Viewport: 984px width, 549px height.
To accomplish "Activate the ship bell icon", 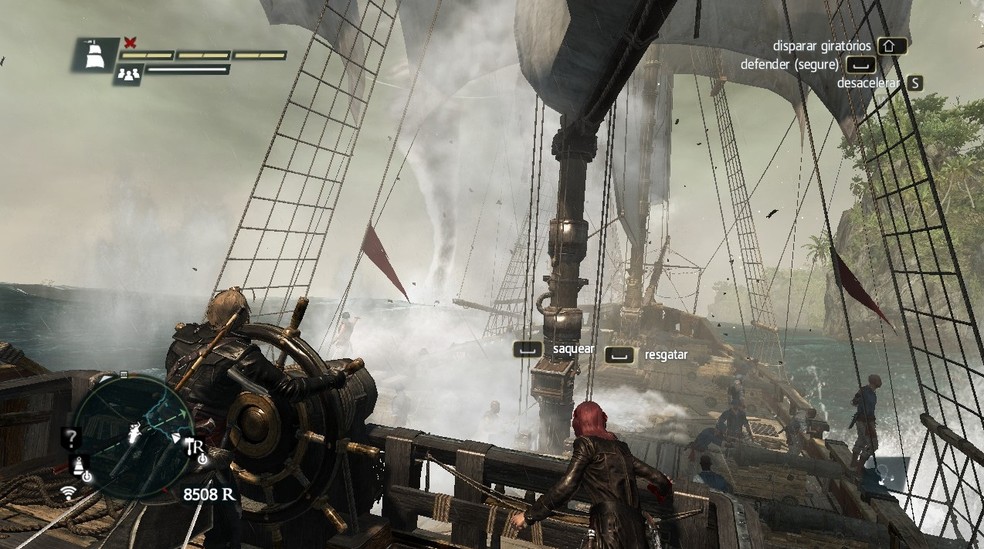I will (x=77, y=467).
